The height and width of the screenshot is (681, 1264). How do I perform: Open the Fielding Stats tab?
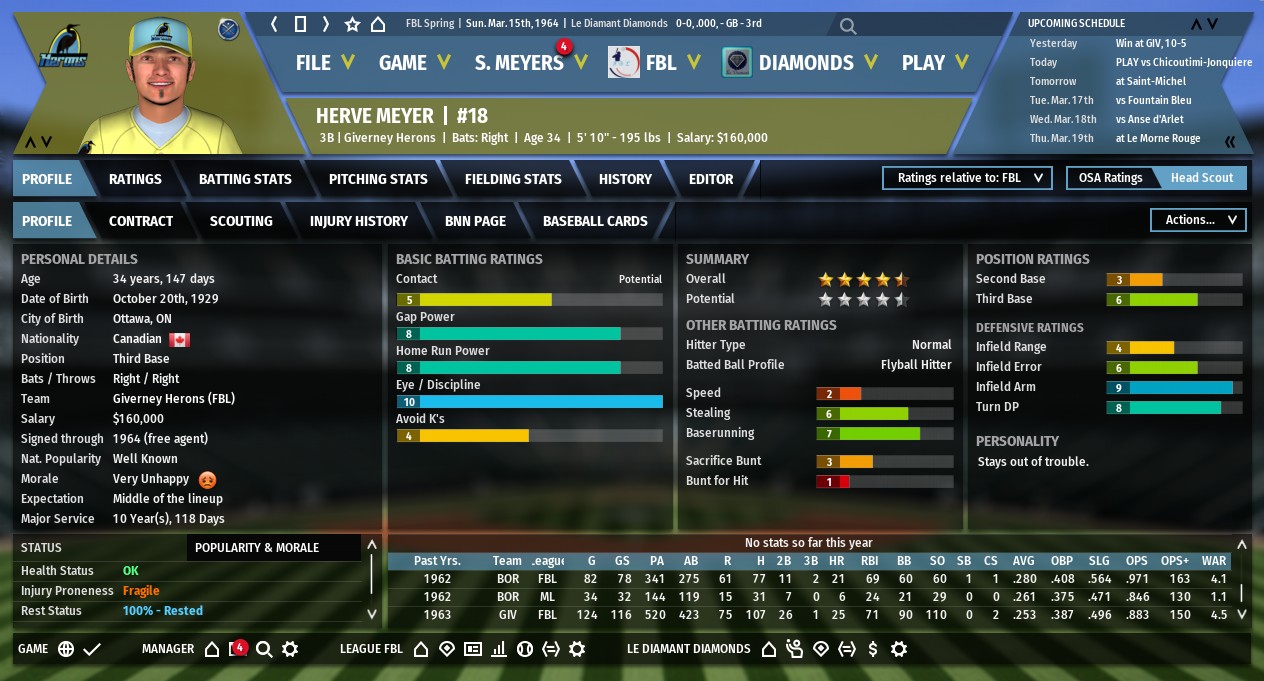tap(513, 179)
